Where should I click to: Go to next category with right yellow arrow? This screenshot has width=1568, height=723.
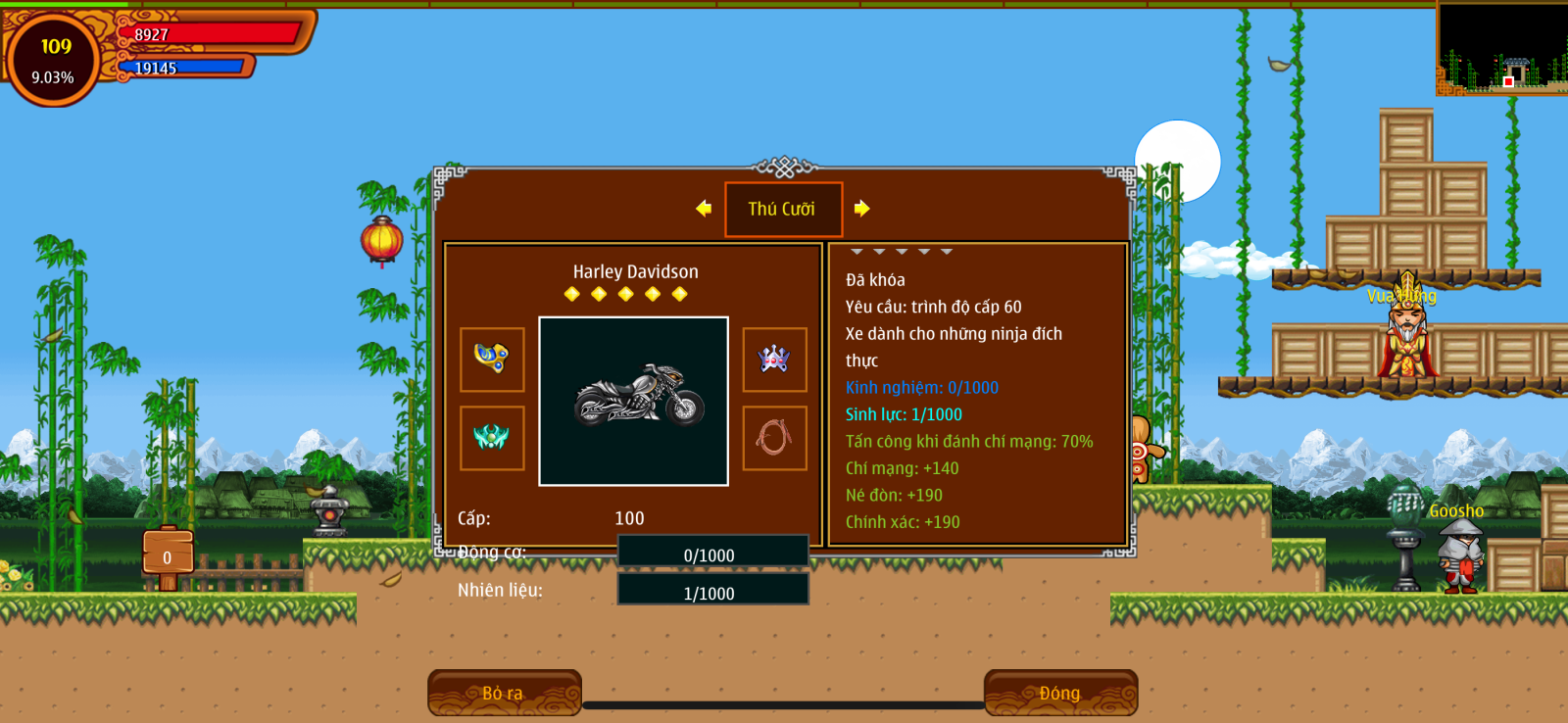point(861,208)
